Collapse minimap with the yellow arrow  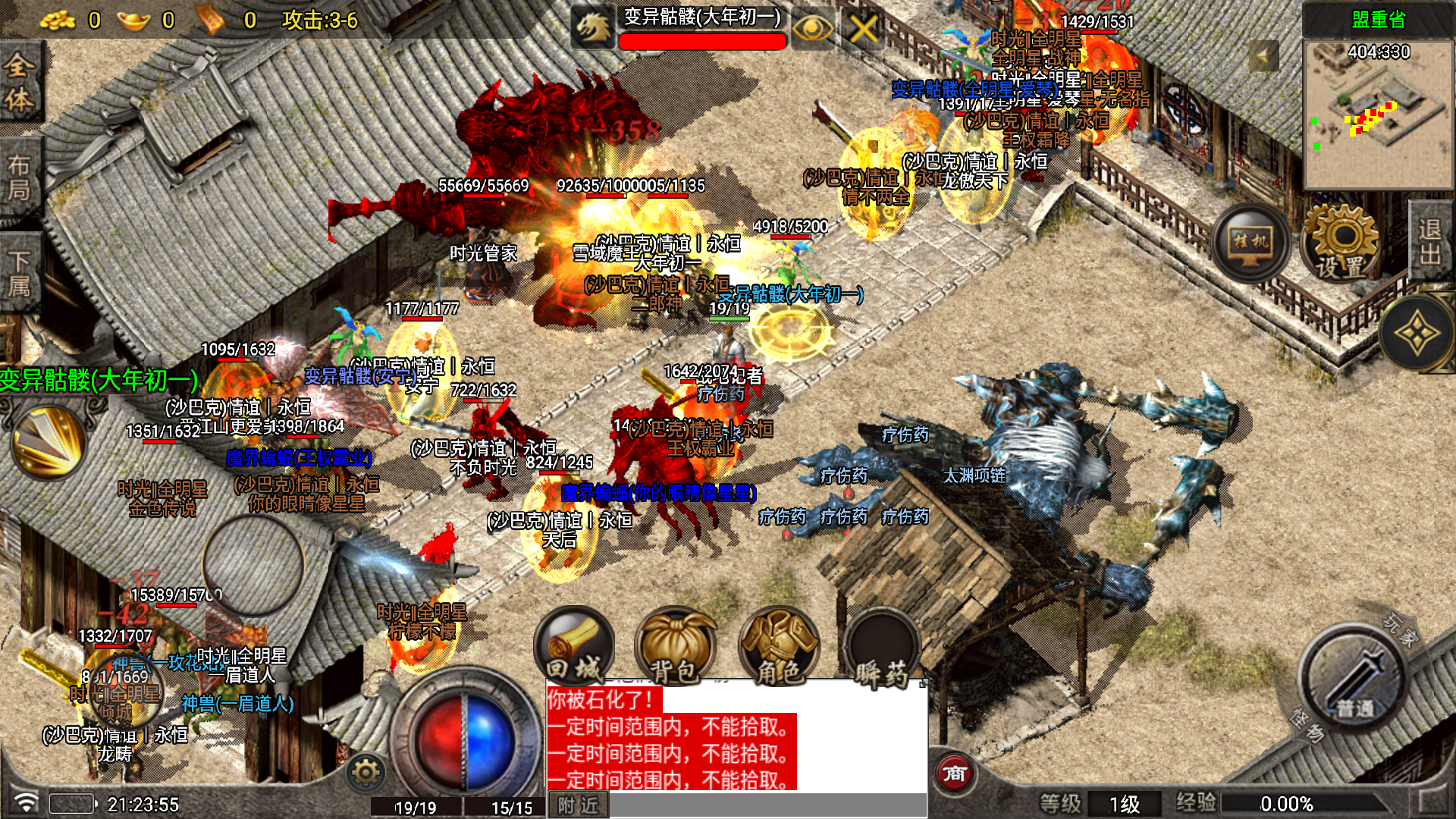pos(1264,56)
